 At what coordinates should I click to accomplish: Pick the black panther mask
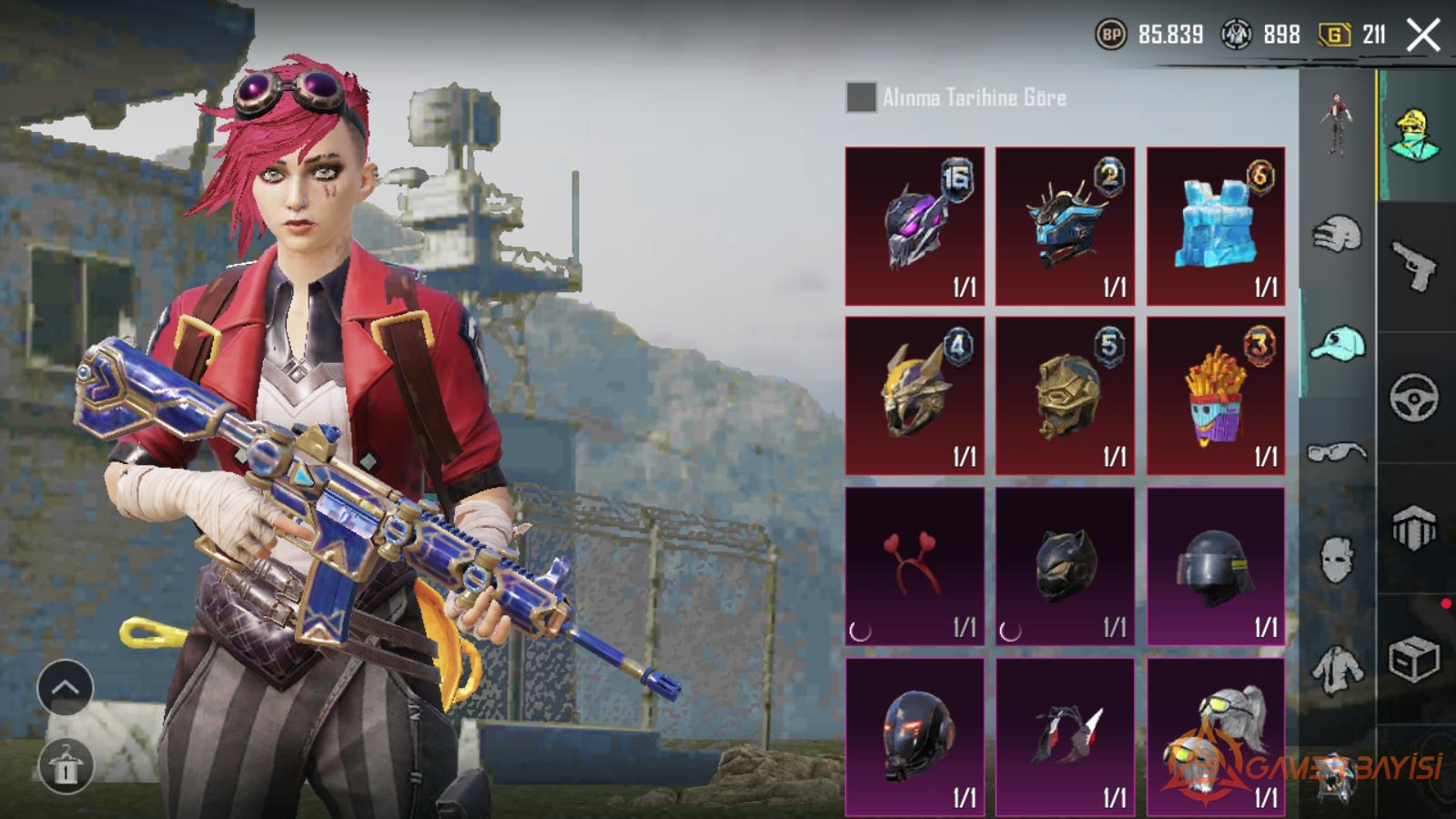(1065, 566)
